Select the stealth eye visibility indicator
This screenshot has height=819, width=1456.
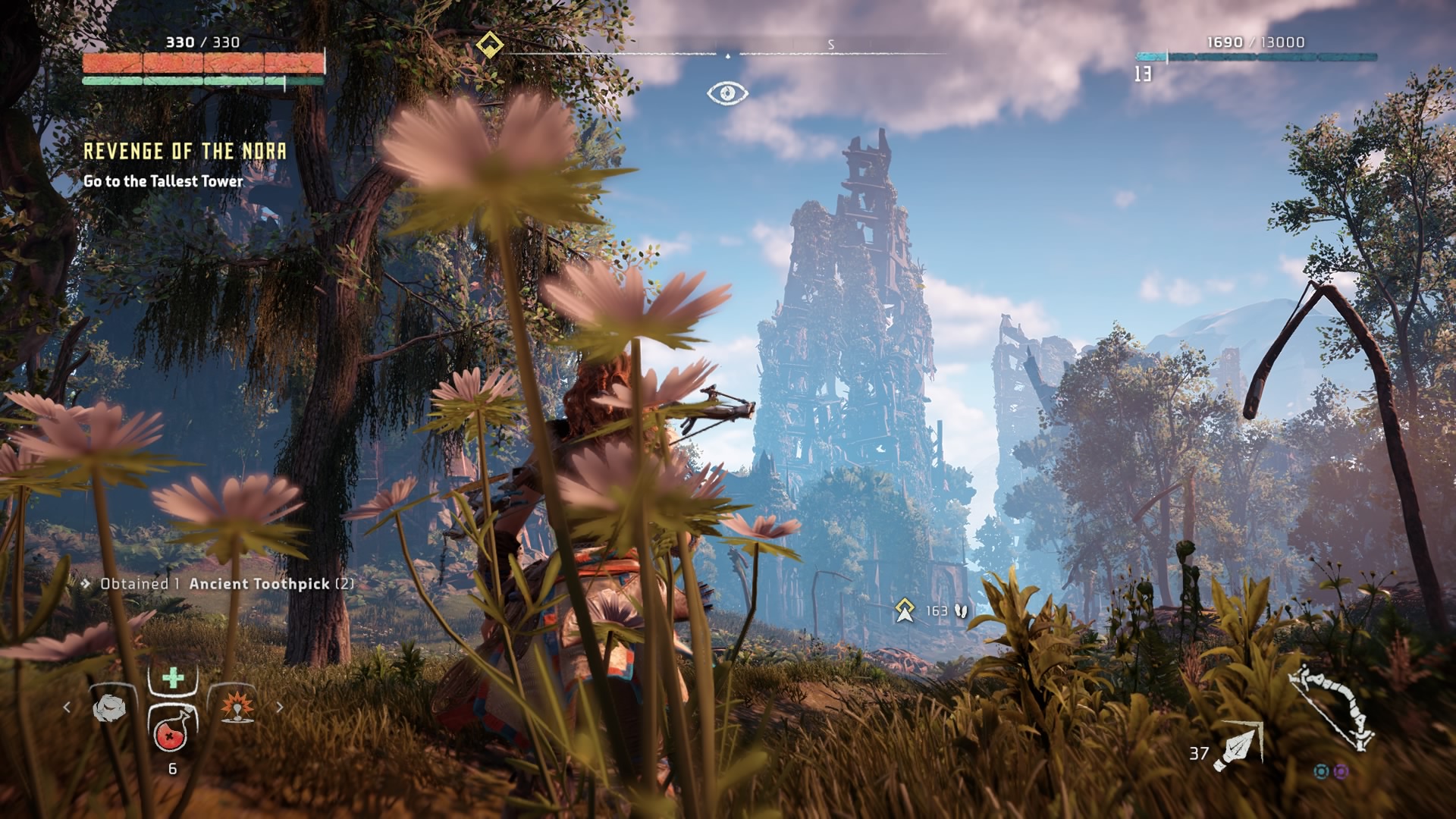tap(727, 93)
